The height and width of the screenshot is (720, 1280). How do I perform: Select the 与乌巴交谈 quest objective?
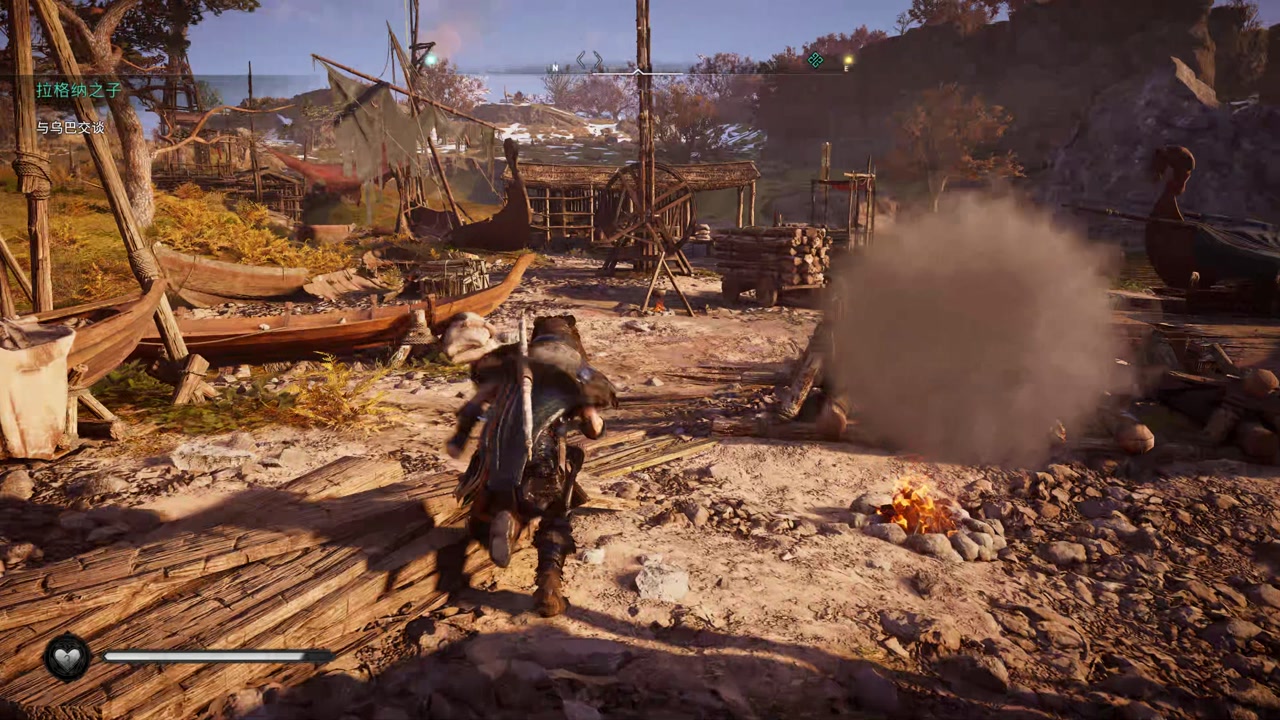pyautogui.click(x=71, y=127)
